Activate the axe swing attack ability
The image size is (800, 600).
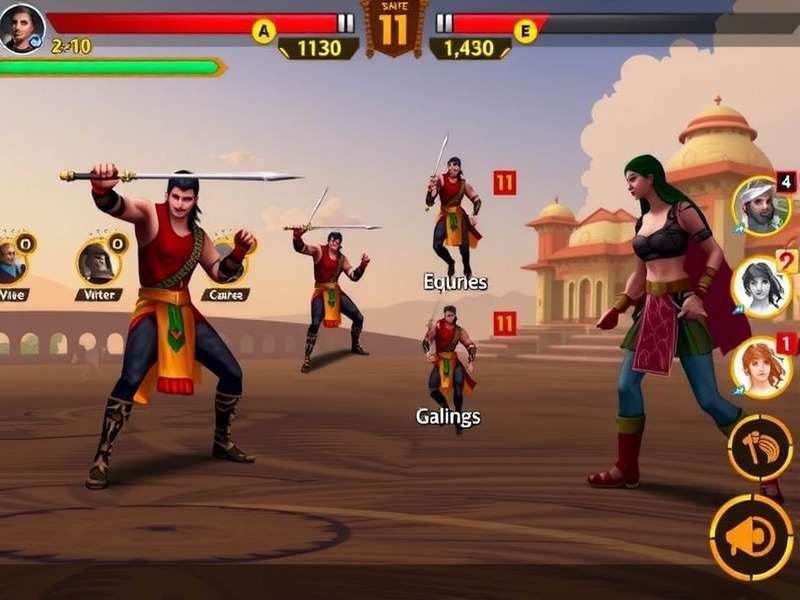760,448
